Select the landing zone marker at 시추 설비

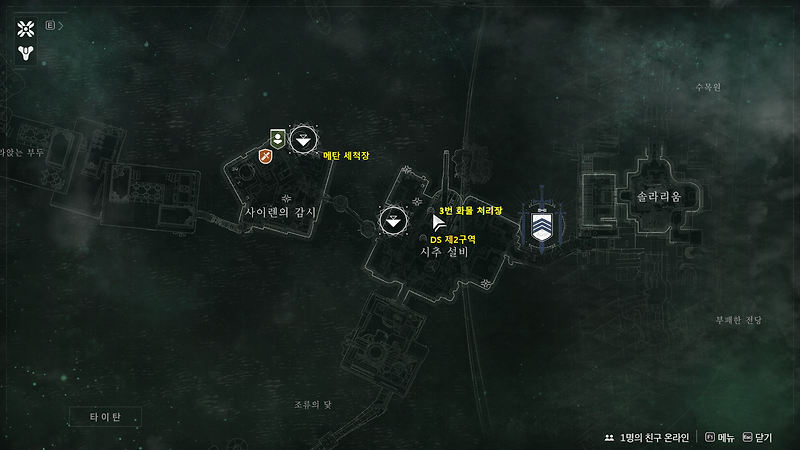(394, 221)
